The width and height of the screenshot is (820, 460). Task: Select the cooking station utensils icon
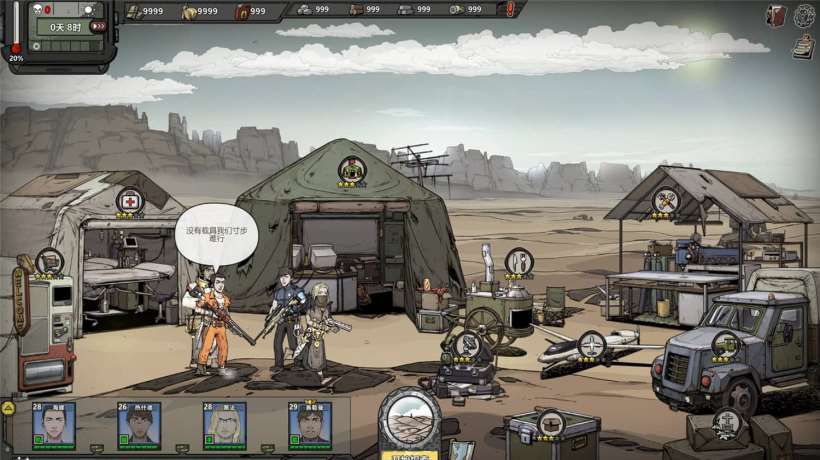coord(518,262)
